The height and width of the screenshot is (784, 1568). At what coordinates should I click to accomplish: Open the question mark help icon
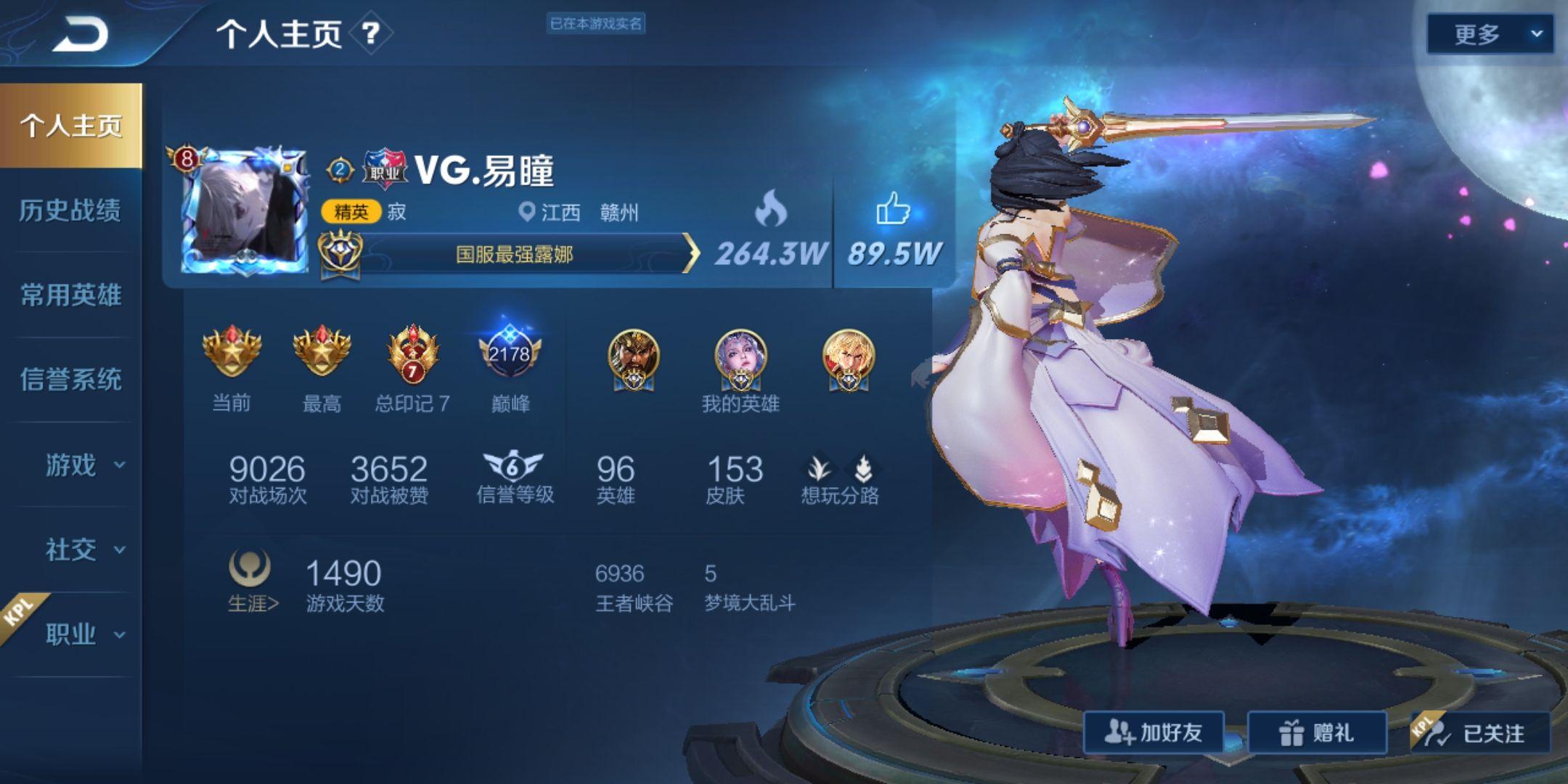(x=370, y=33)
